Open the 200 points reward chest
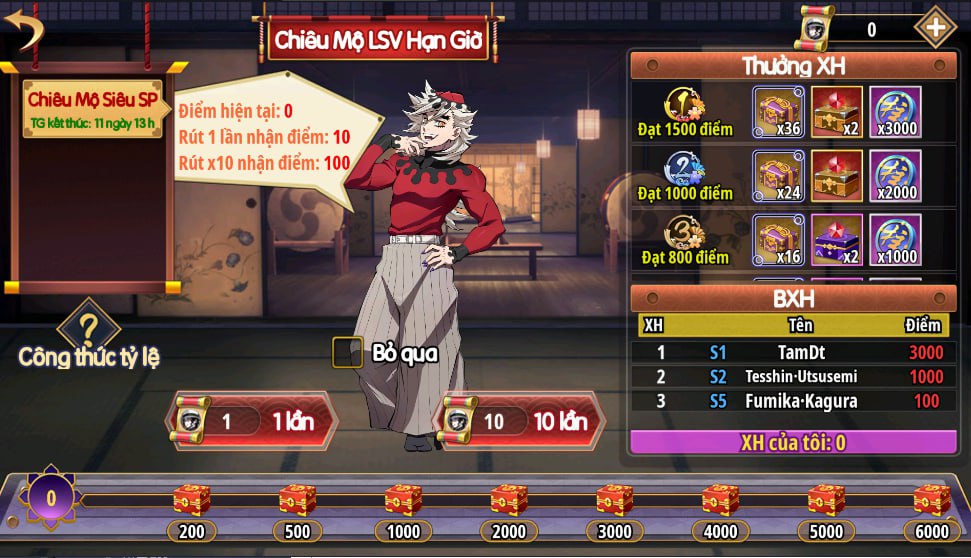The width and height of the screenshot is (971, 558). [191, 500]
